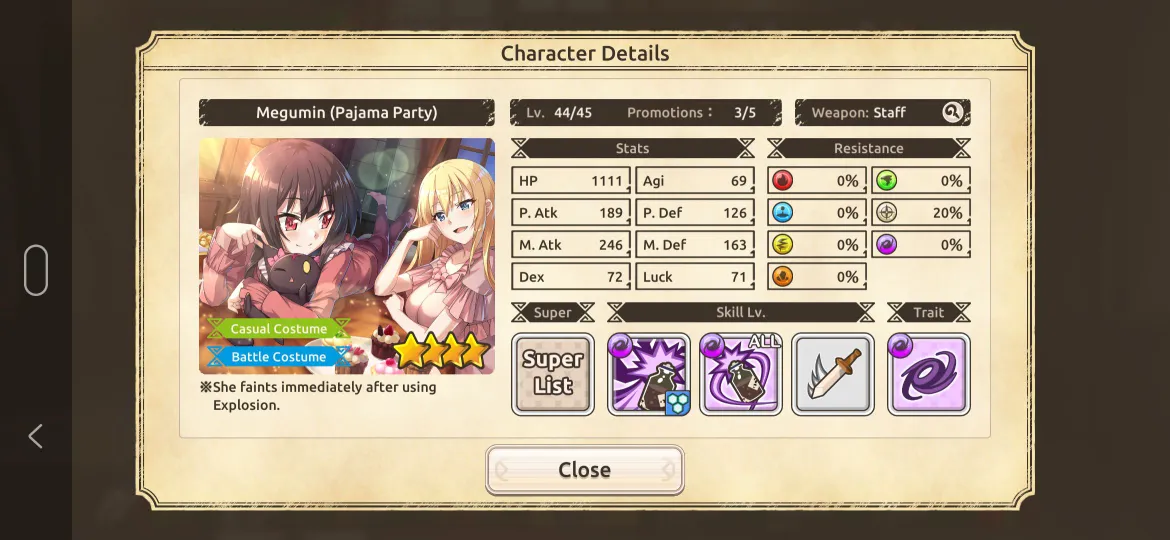This screenshot has width=1170, height=540.
Task: View the first purple explosion skill
Action: point(649,374)
